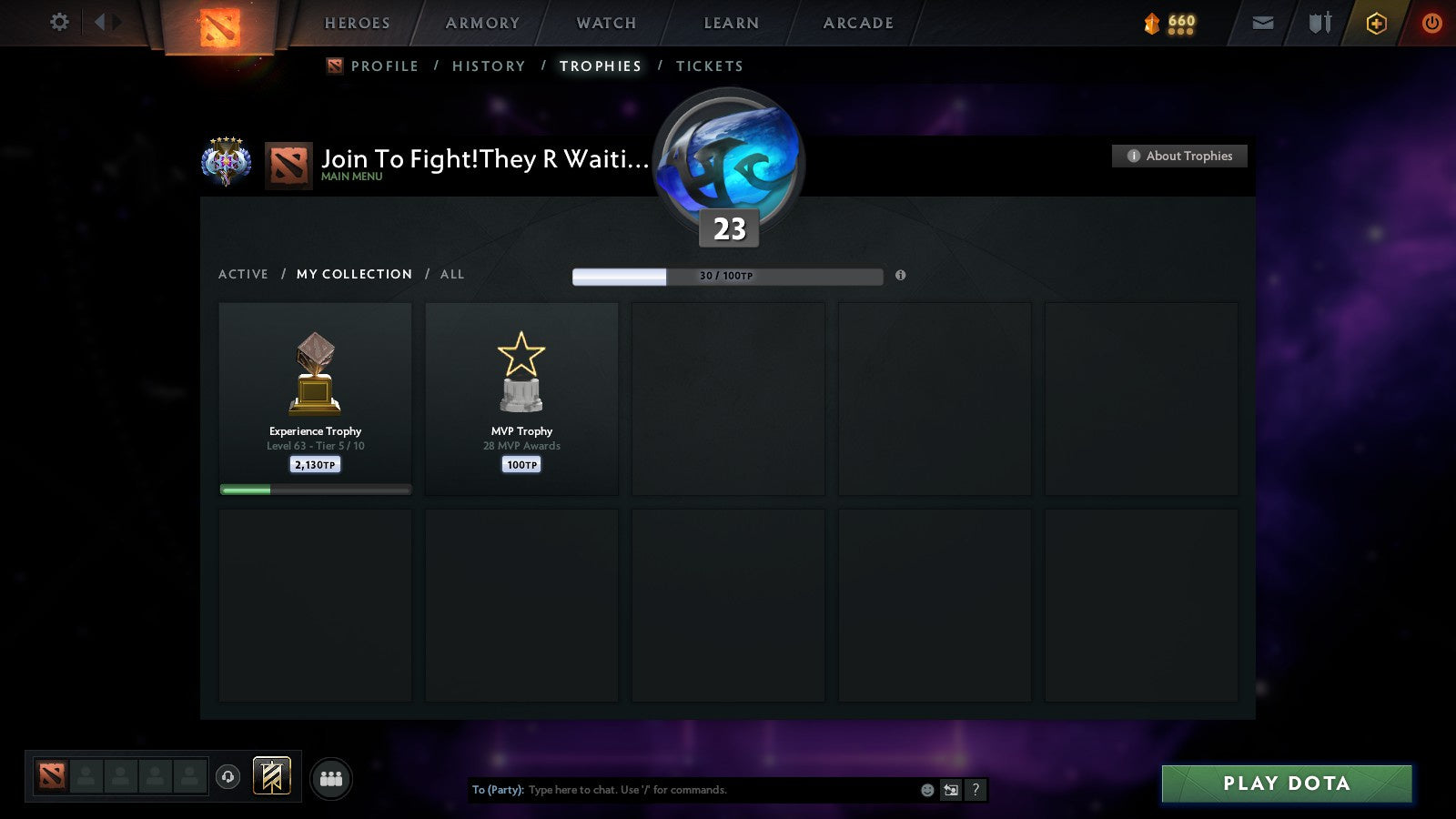This screenshot has height=819, width=1456.
Task: Click the orange power button to exit
Action: 1432,23
